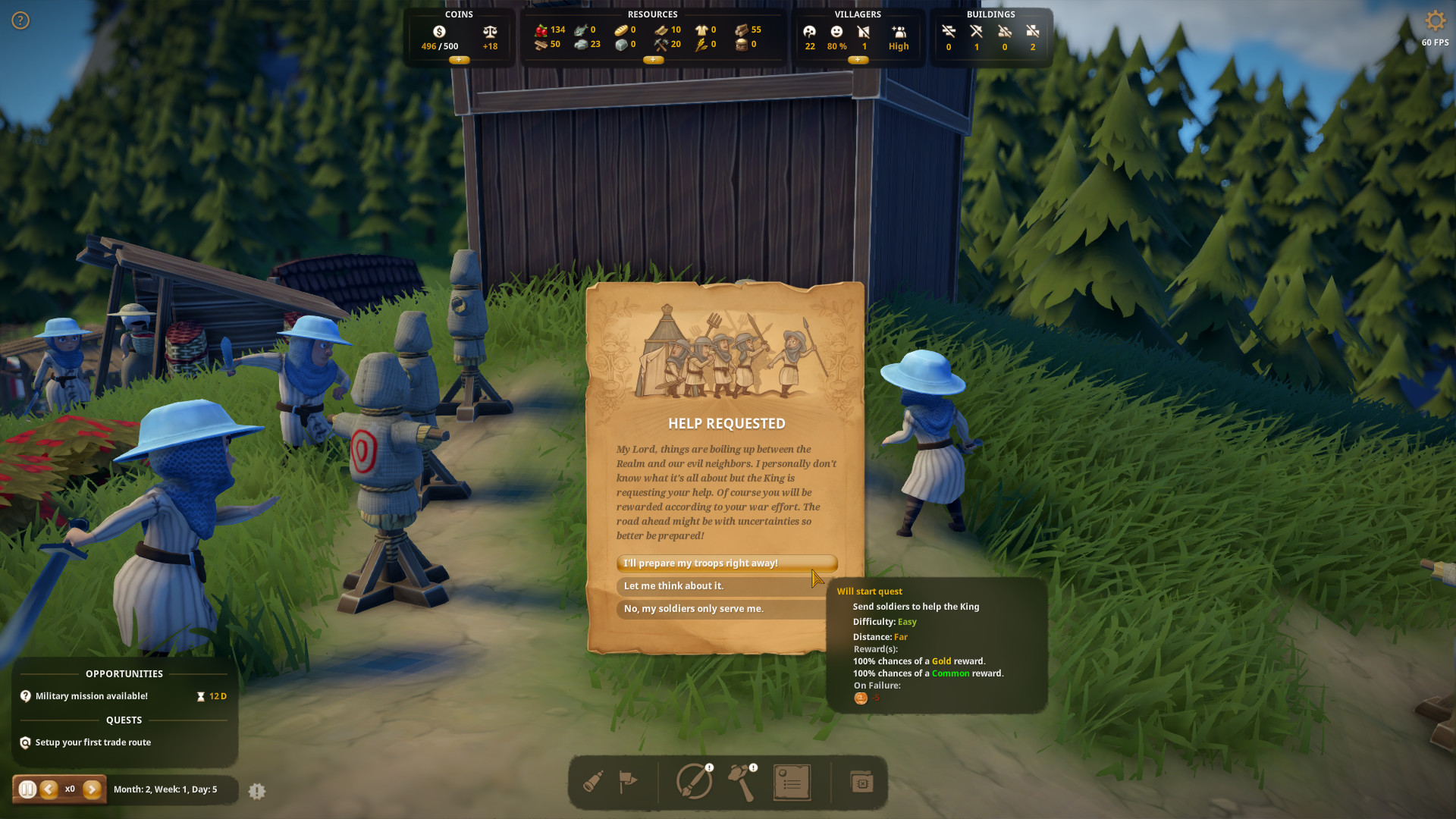Open the task list panel
The height and width of the screenshot is (819, 1456).
(792, 782)
